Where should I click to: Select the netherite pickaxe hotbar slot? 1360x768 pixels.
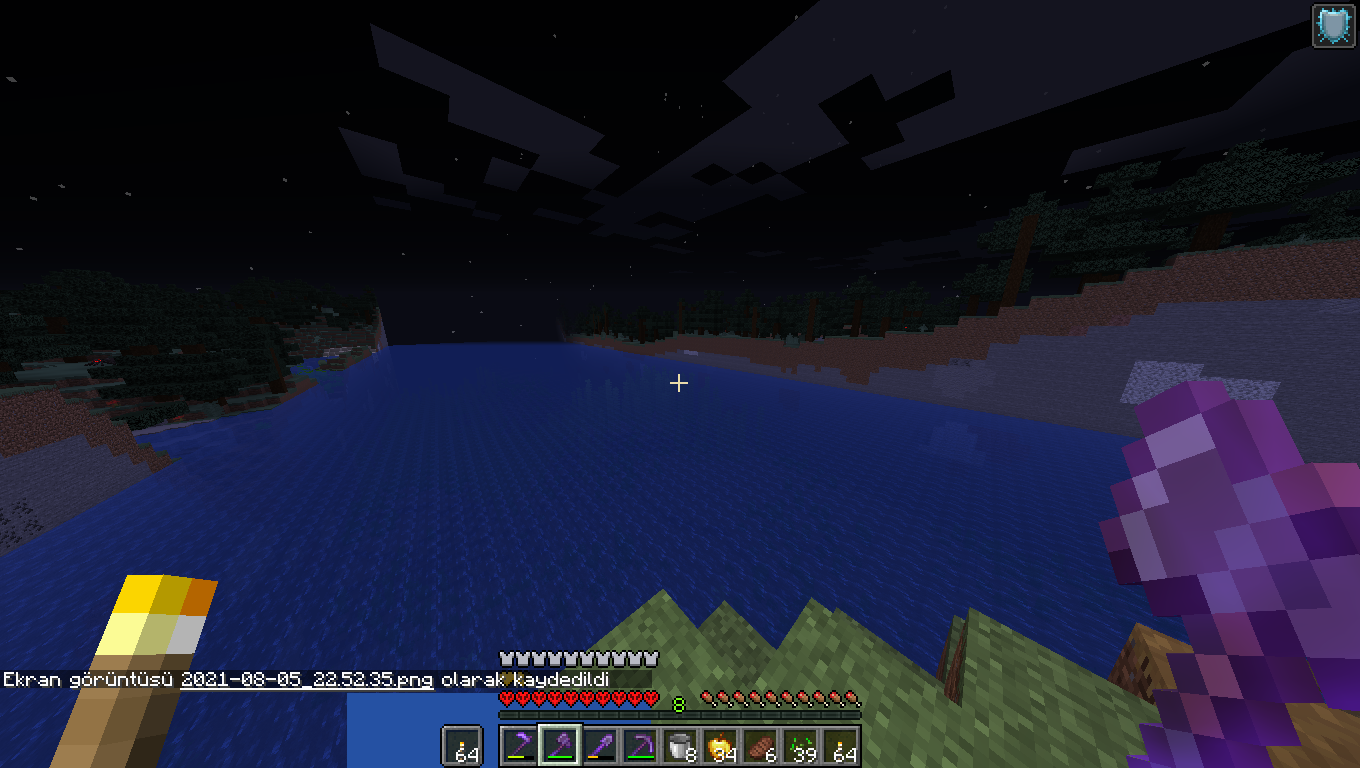point(640,746)
